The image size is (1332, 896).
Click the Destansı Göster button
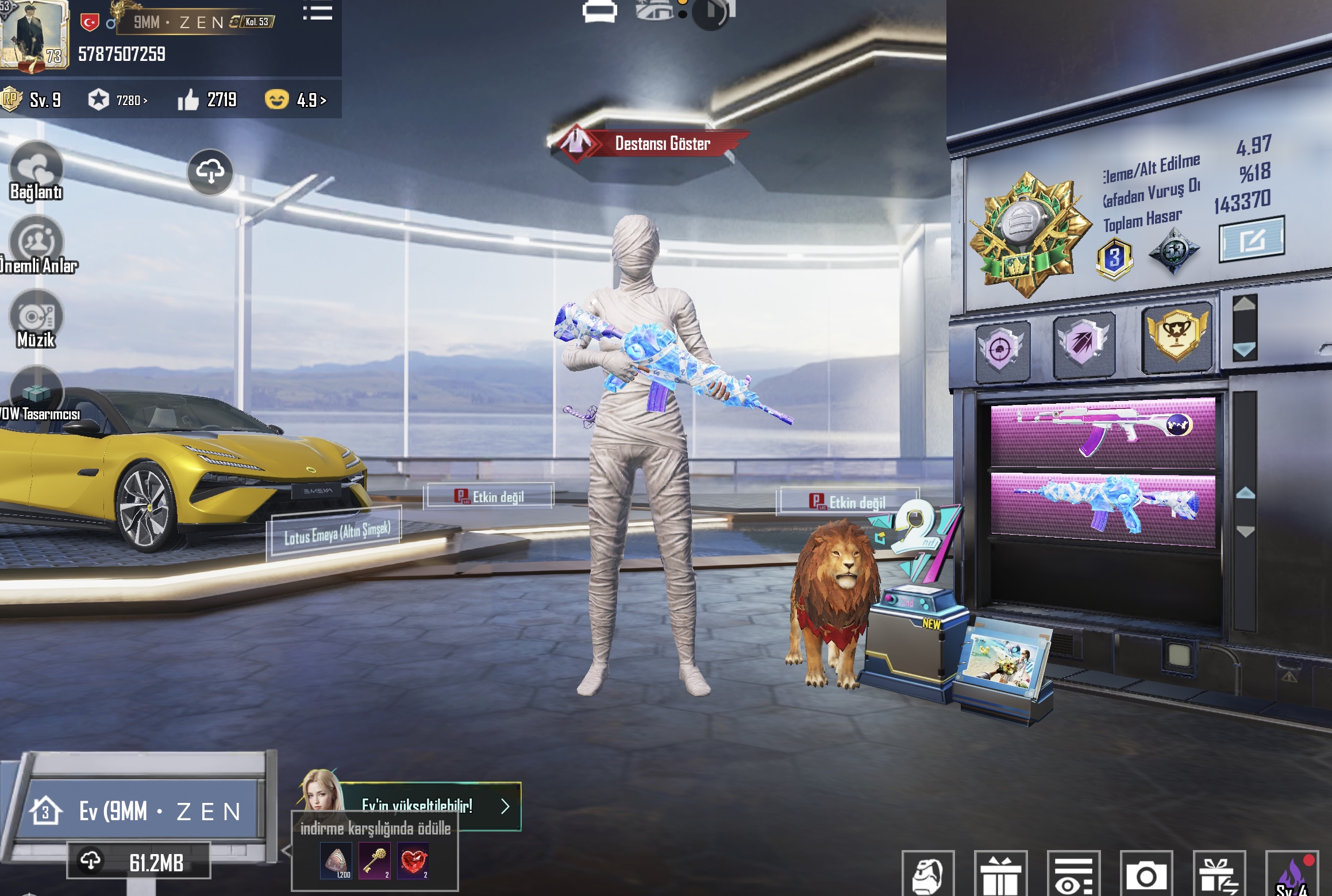point(649,143)
